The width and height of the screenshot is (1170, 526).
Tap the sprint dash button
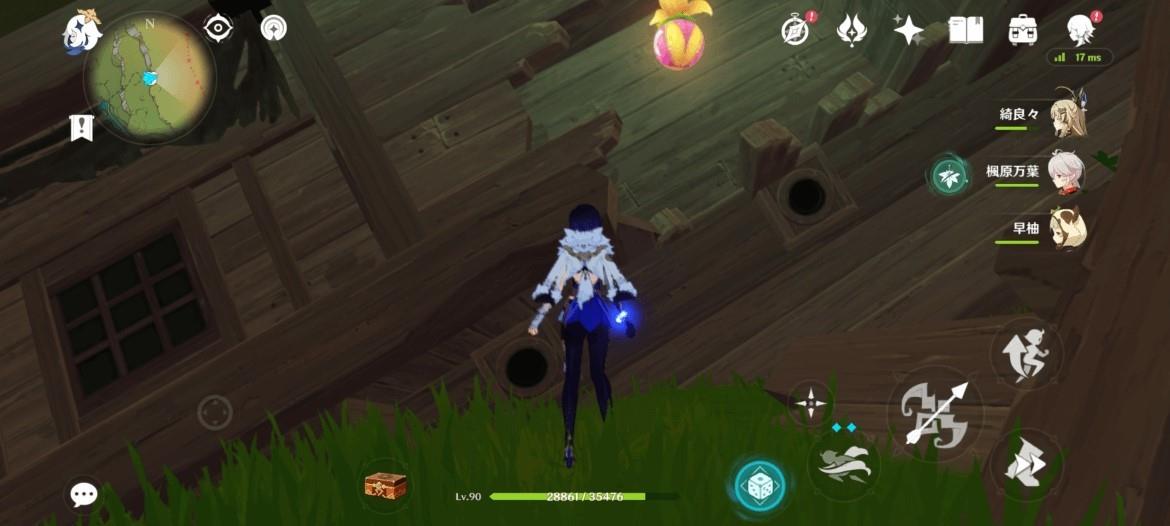tap(1027, 466)
